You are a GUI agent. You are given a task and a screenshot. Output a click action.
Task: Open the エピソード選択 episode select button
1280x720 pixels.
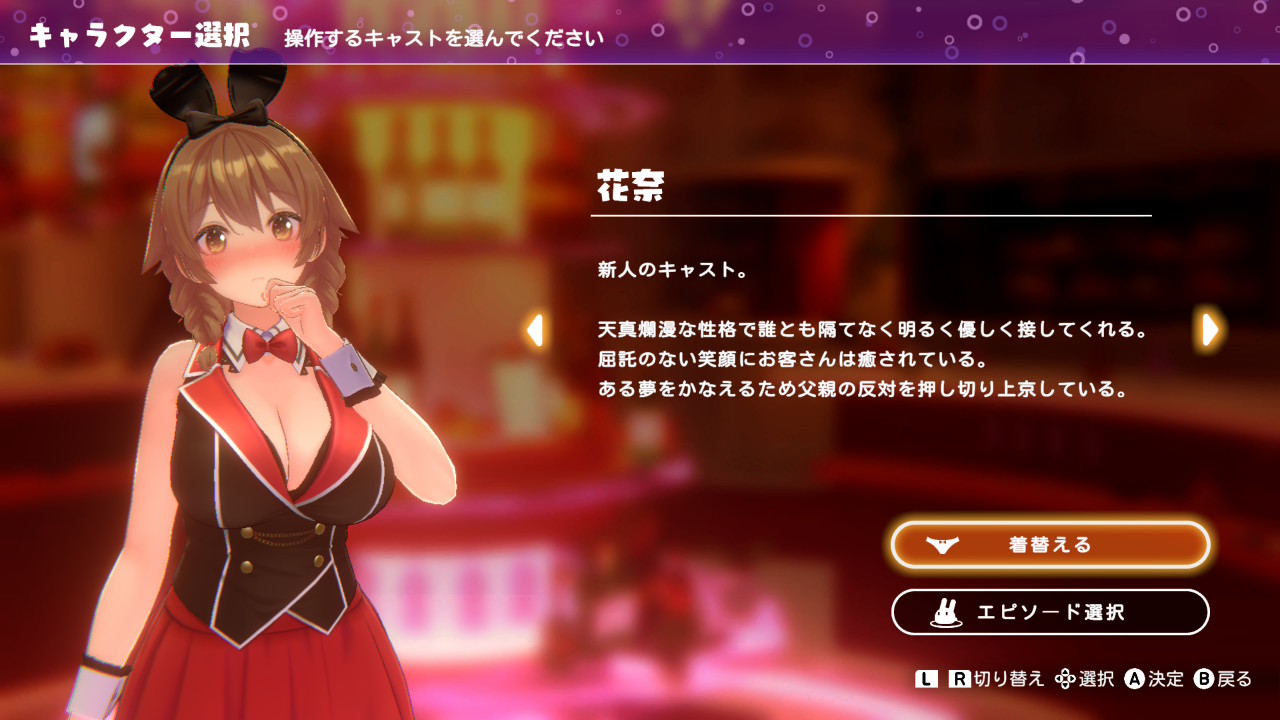(1050, 612)
